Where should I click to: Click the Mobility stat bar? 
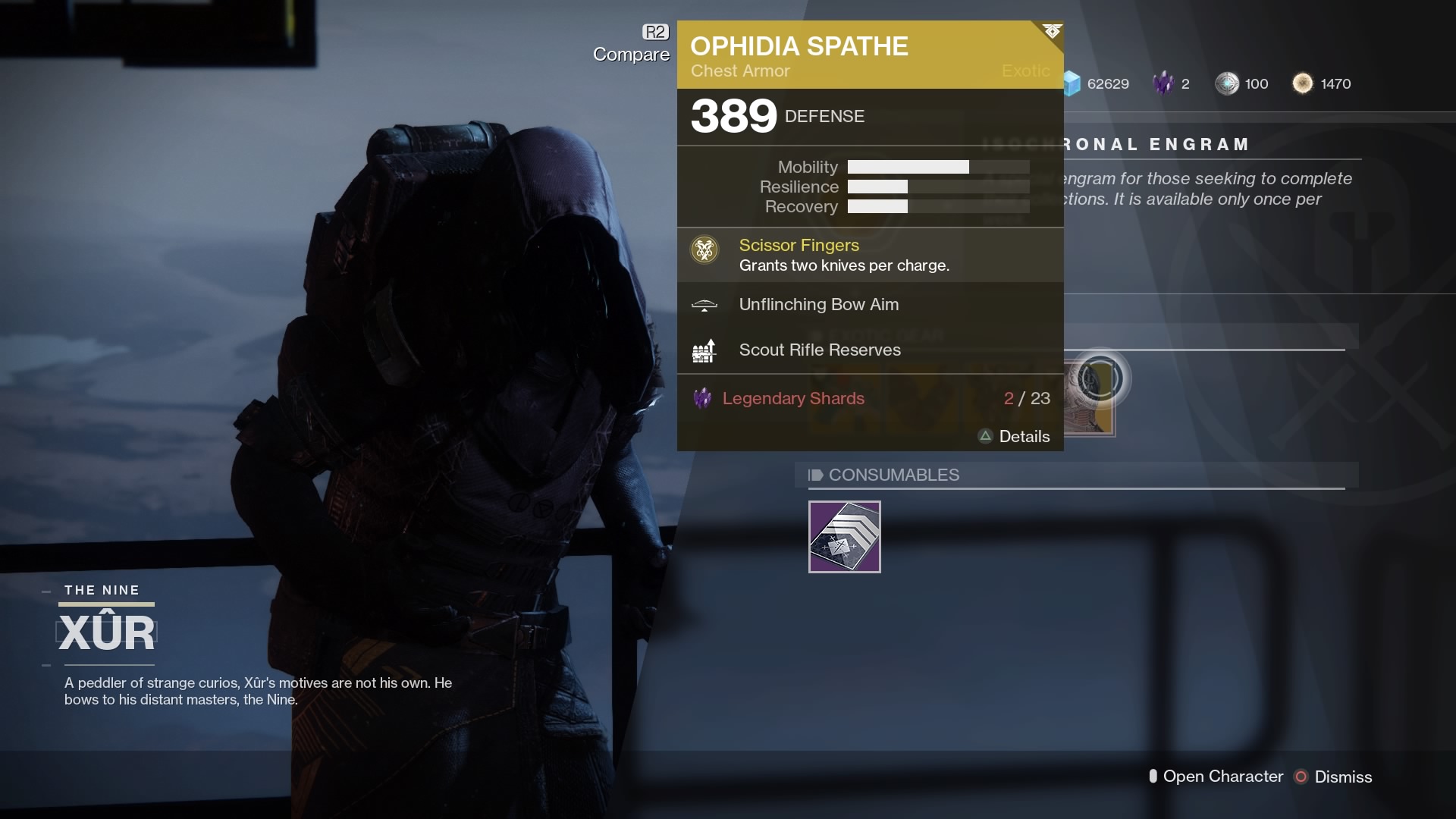click(937, 167)
